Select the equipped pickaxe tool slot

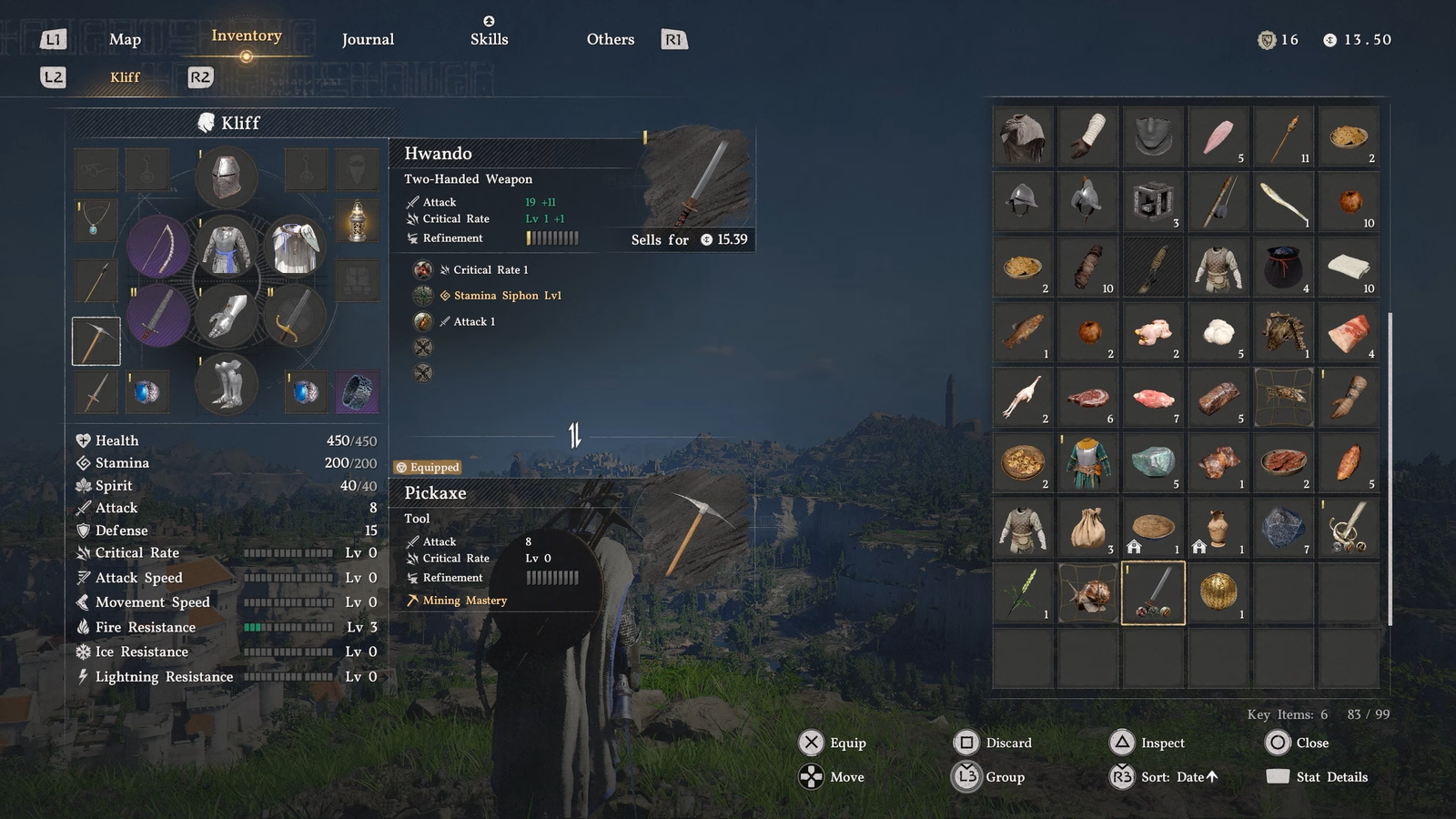[x=96, y=341]
